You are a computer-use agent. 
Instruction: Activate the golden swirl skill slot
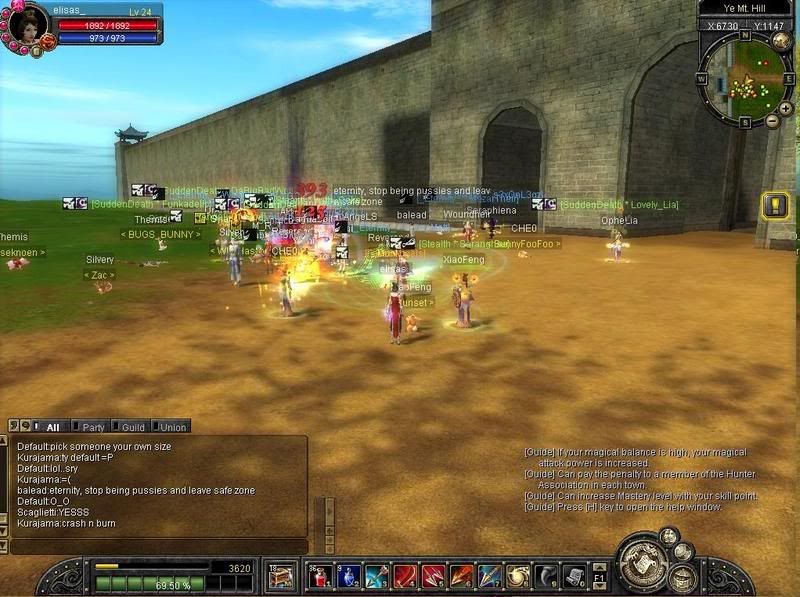click(x=517, y=576)
